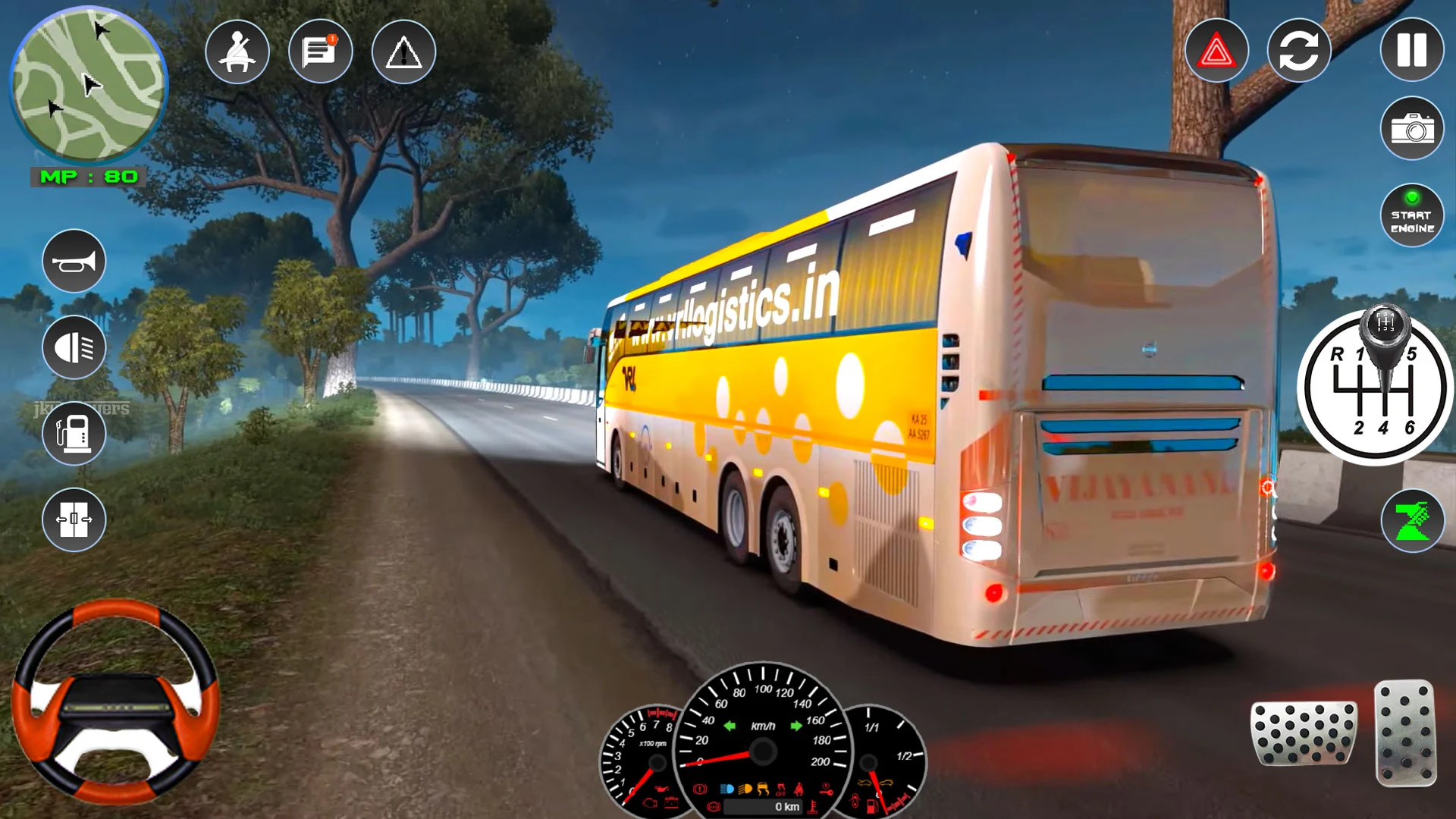Open the fuel pump icon
The height and width of the screenshot is (819, 1456).
(74, 432)
